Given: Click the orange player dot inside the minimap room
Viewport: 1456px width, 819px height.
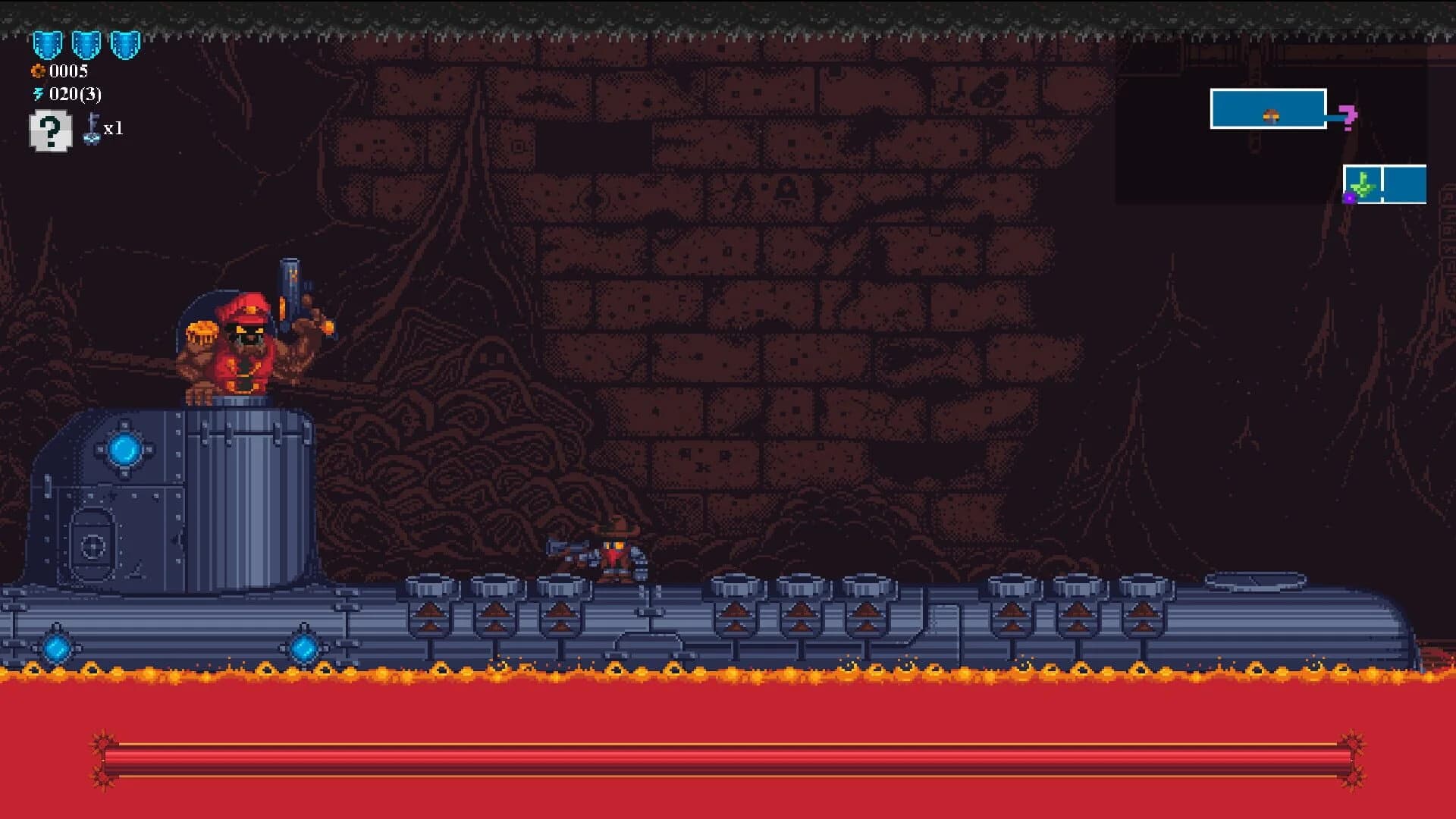Looking at the screenshot, I should click(x=1271, y=116).
